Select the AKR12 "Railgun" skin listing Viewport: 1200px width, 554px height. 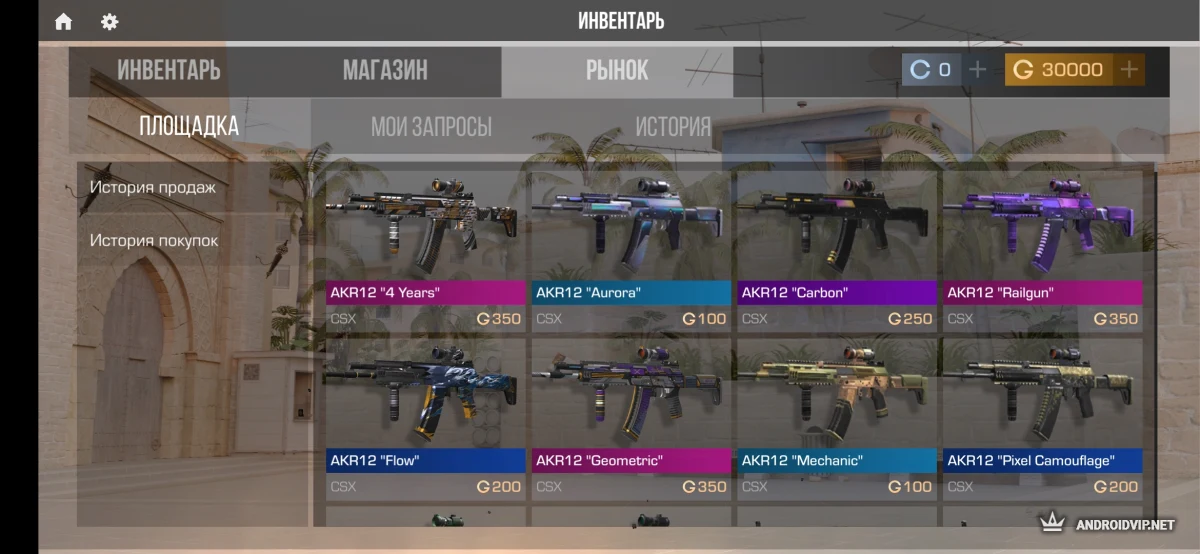coord(1043,250)
